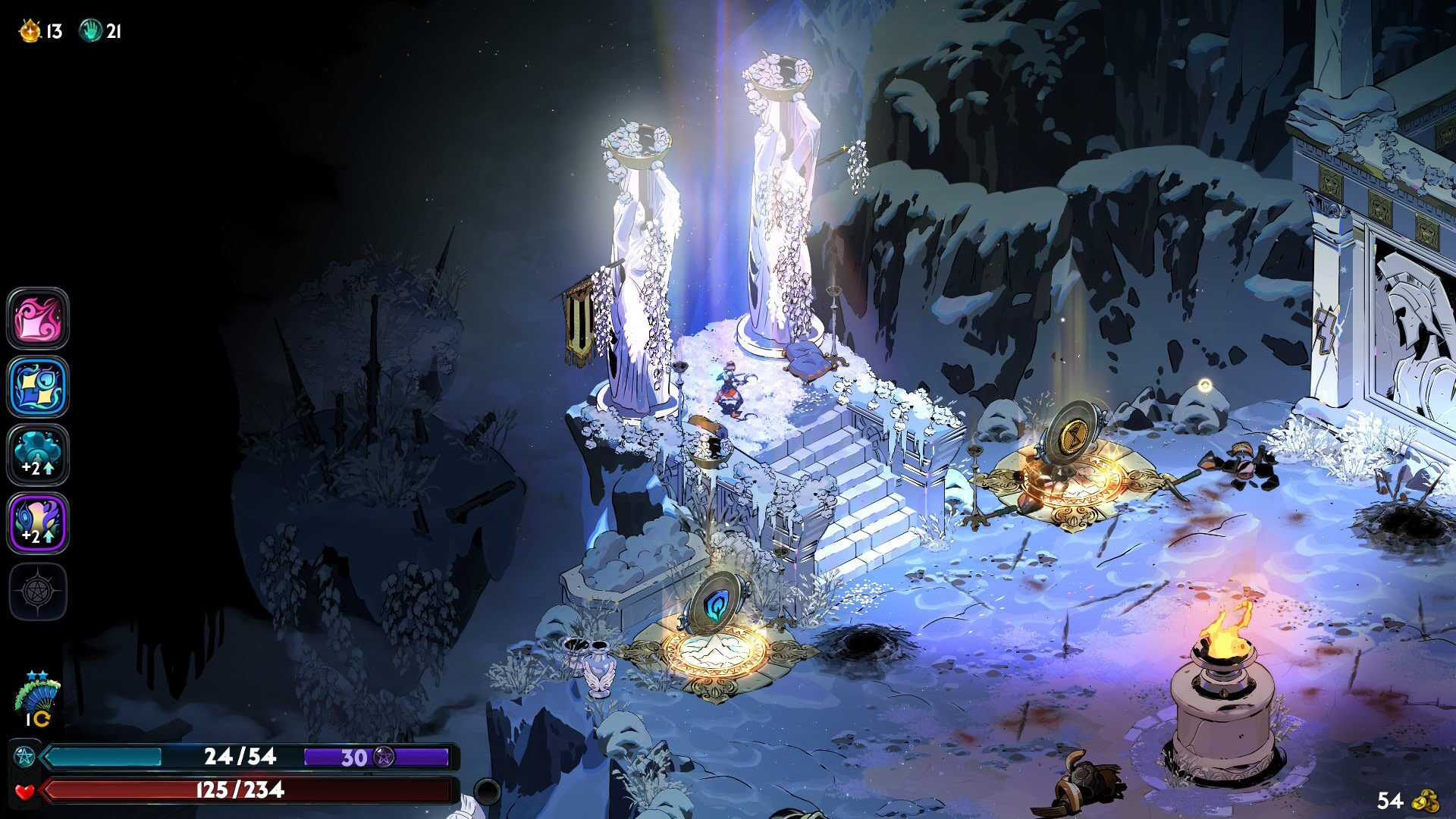Inspect the teal cloud boon icon
1456x819 pixels.
(38, 455)
